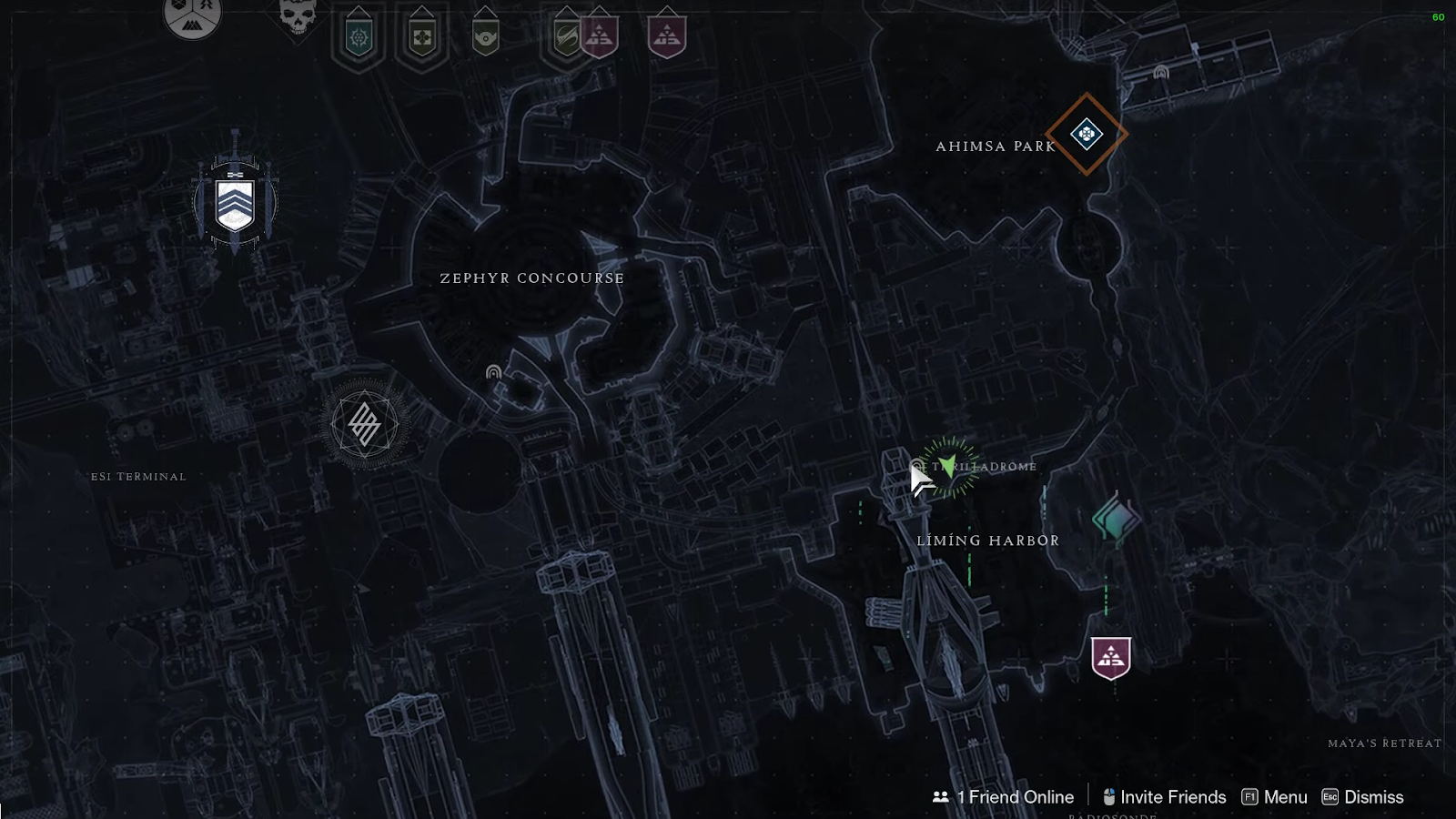Click the hexagram star activity marker
The image size is (1456, 819).
[x=365, y=424]
